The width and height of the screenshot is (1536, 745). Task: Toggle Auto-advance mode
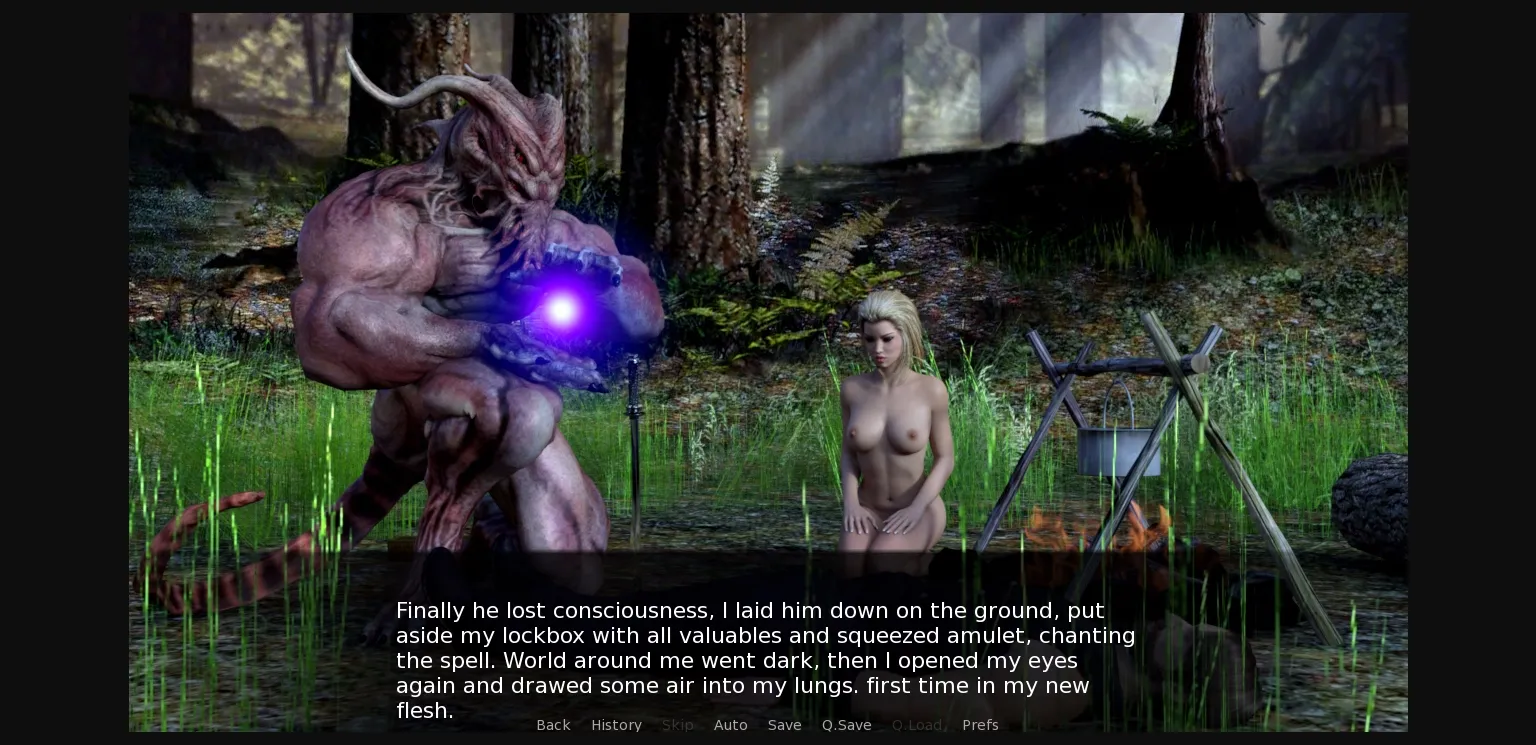[x=731, y=725]
